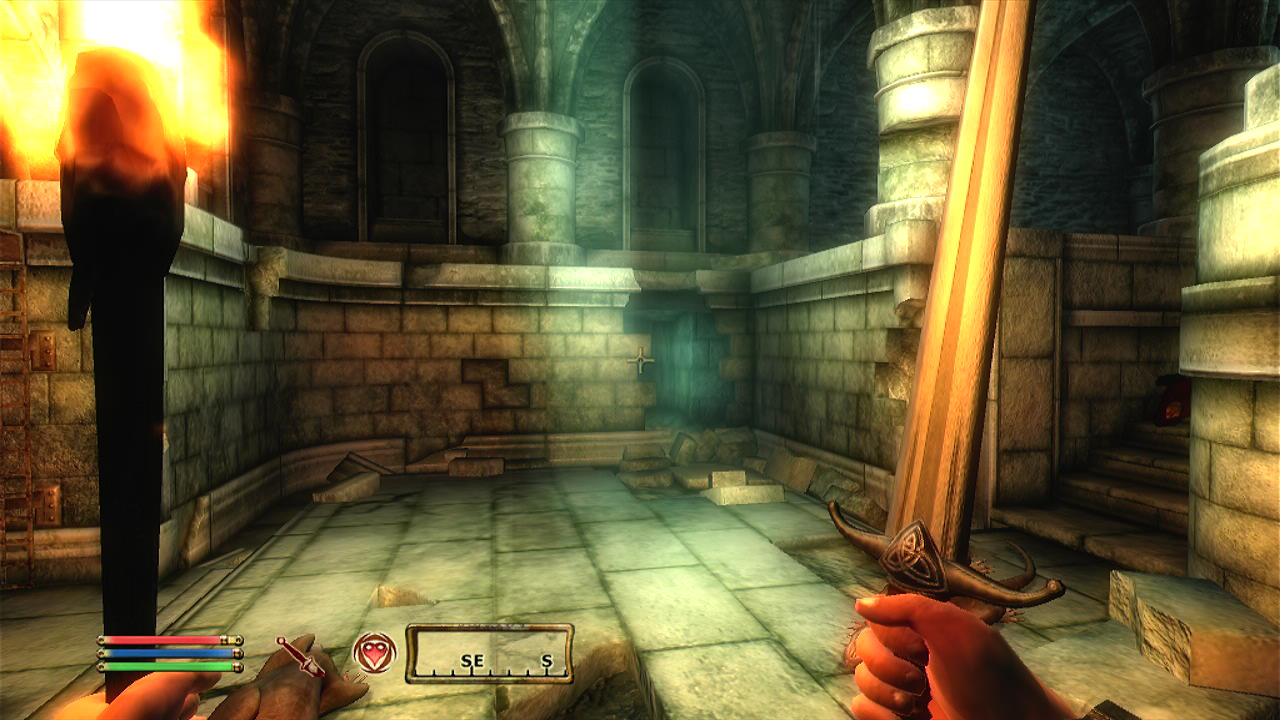Click the heart healing spell icon
The height and width of the screenshot is (720, 1280).
tap(374, 653)
